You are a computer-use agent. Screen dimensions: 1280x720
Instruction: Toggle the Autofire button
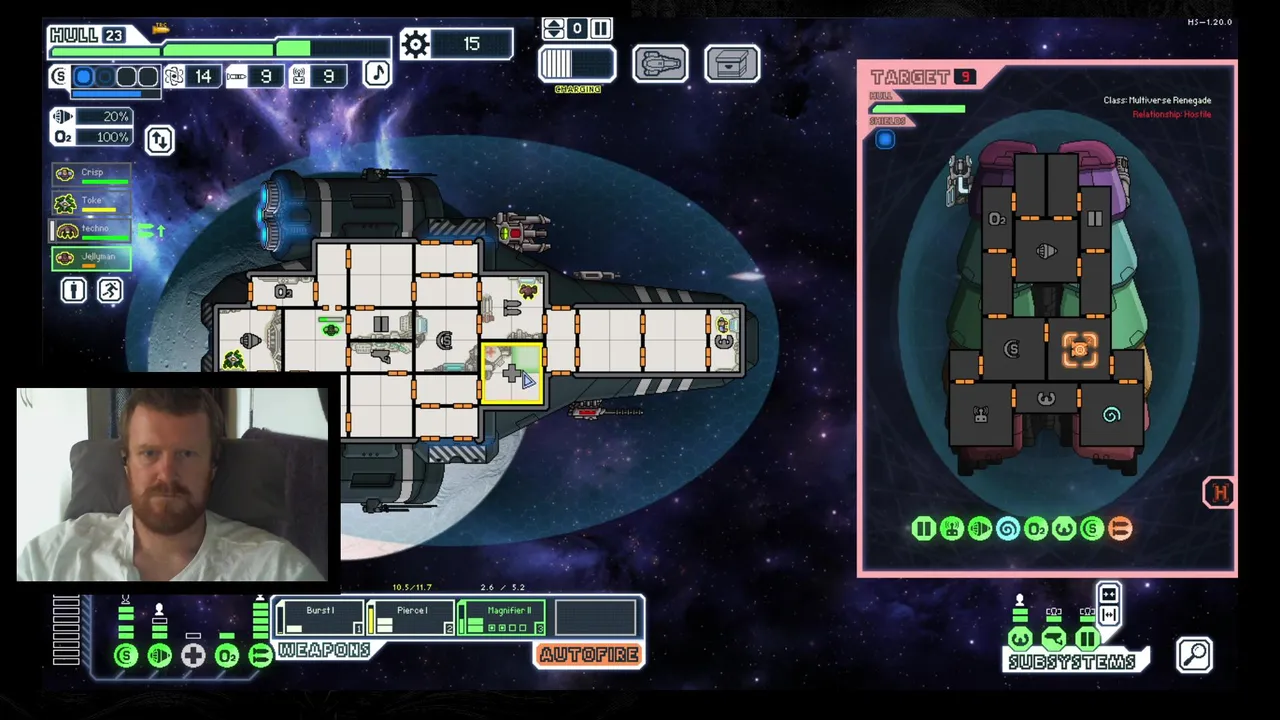589,655
